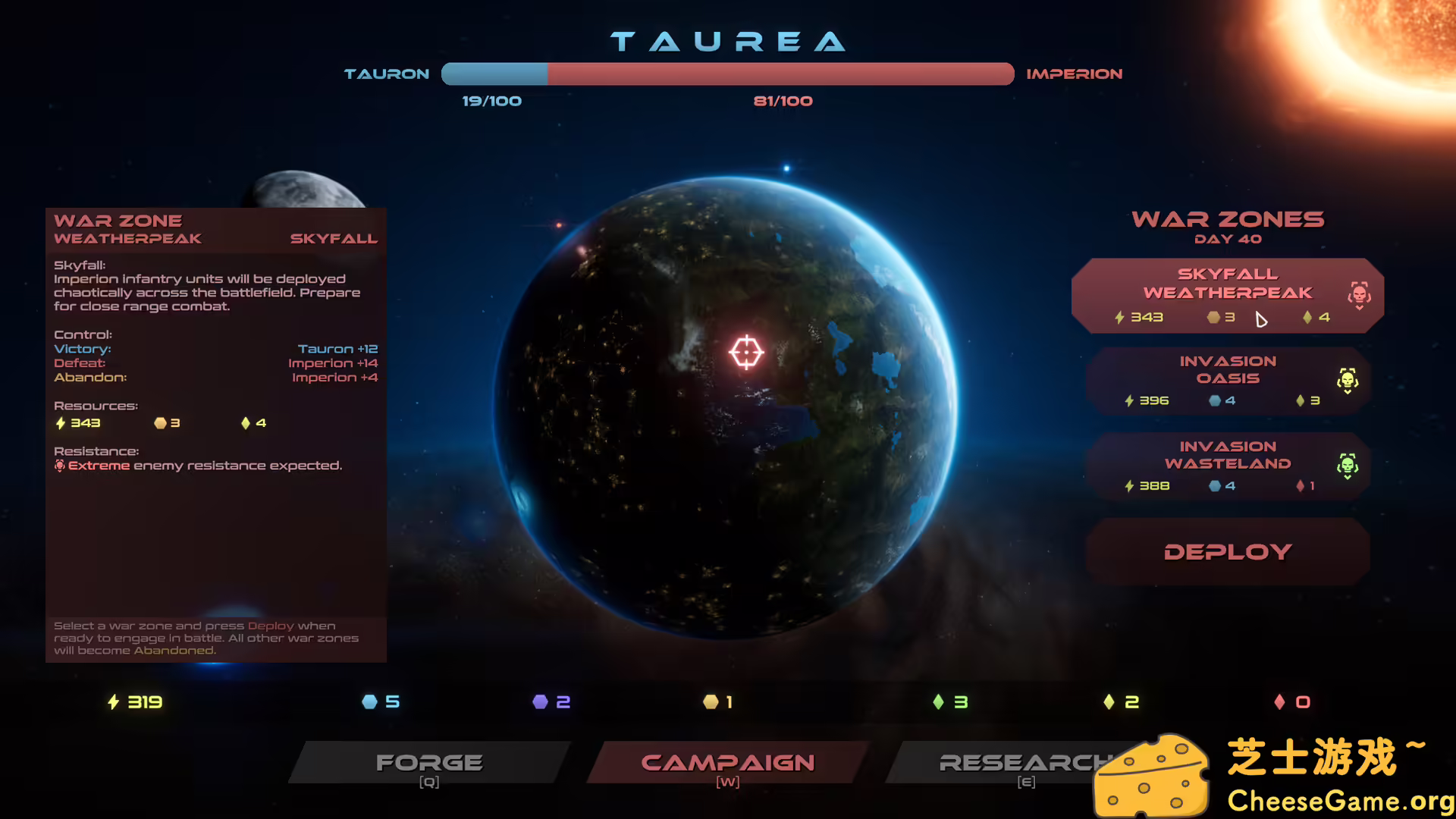The width and height of the screenshot is (1456, 819).
Task: Click the extreme resistance skull icon in War Zone panel
Action: [x=59, y=466]
